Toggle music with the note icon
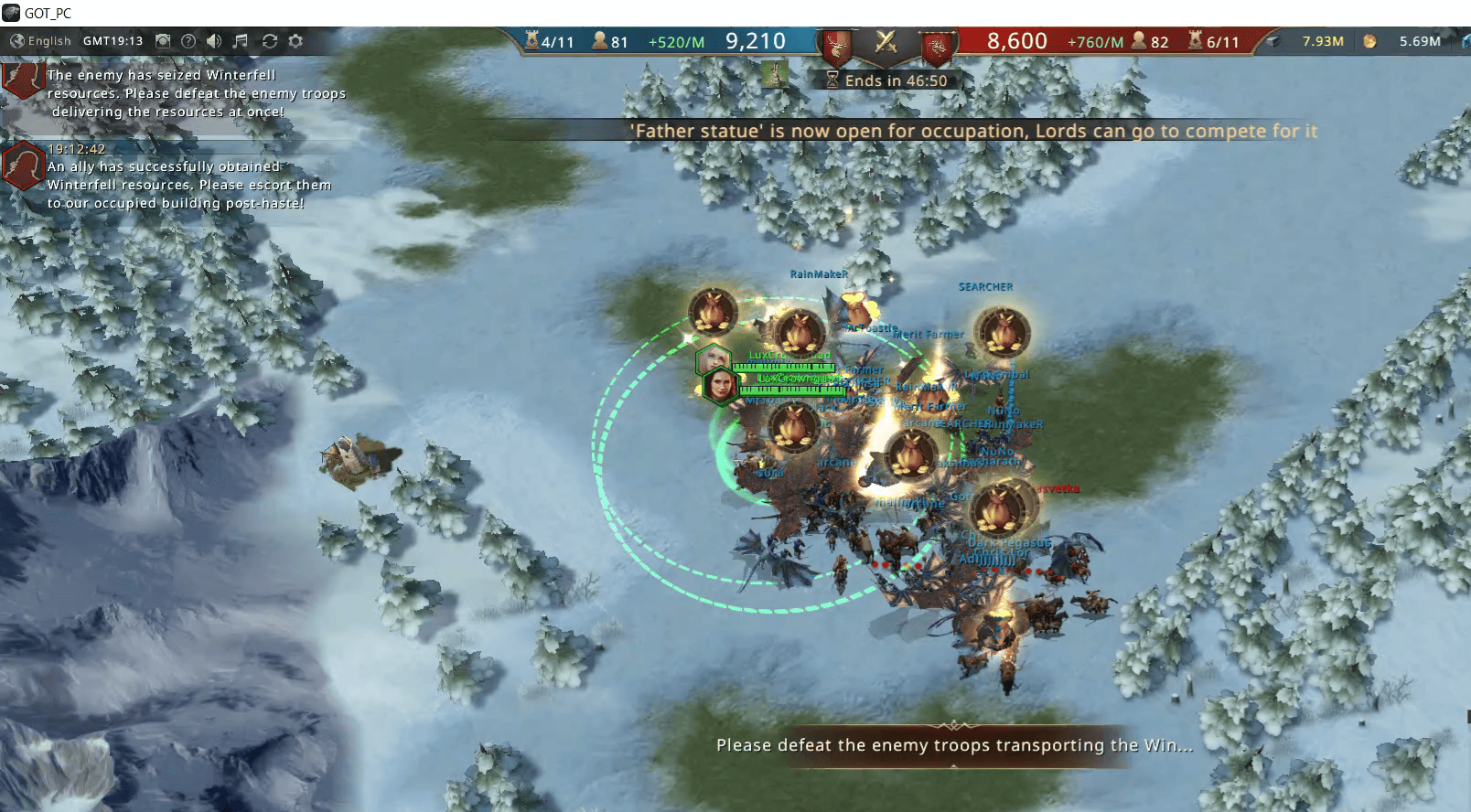 [x=241, y=41]
